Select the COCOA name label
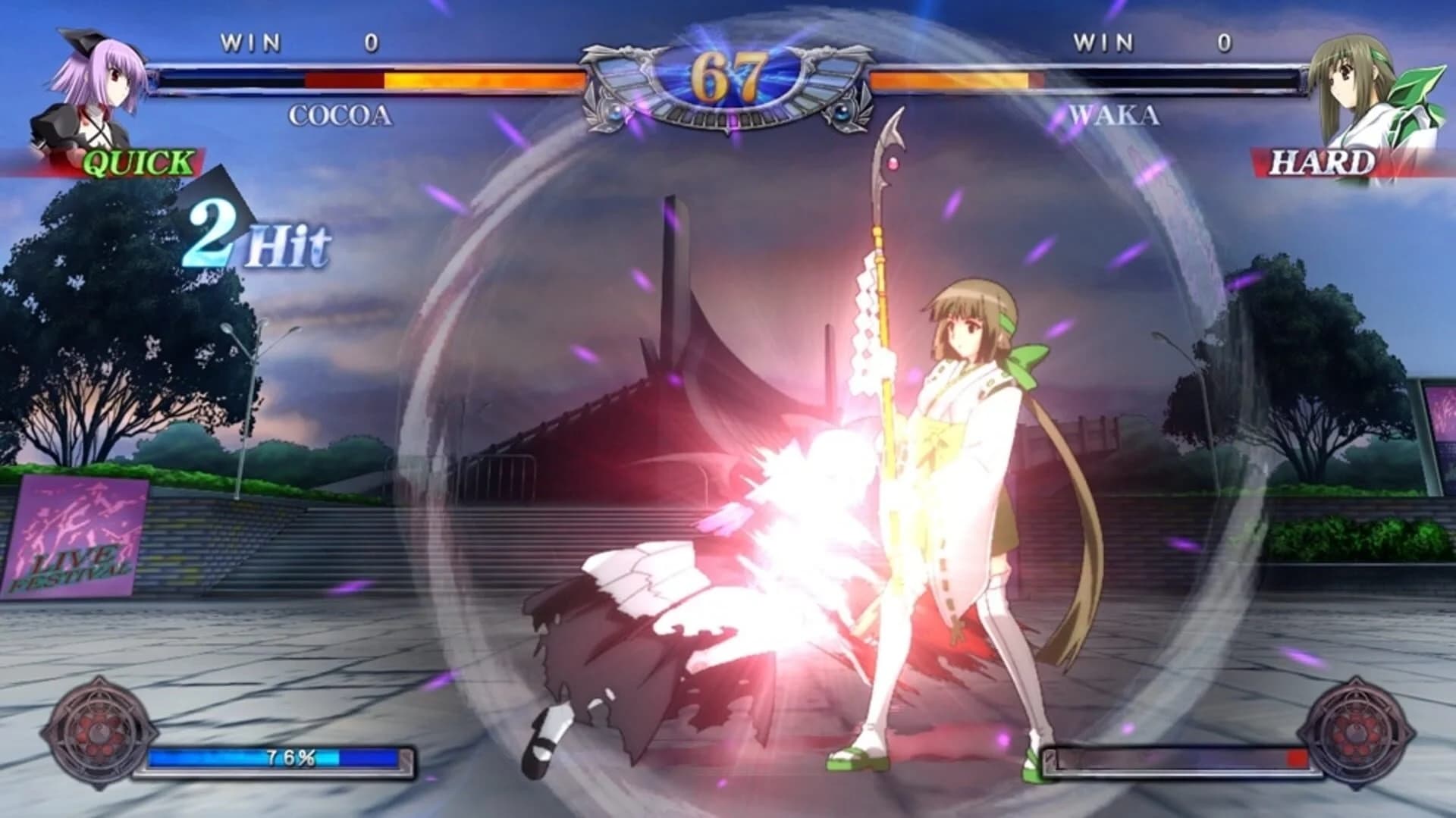Viewport: 1456px width, 818px height. (x=340, y=116)
